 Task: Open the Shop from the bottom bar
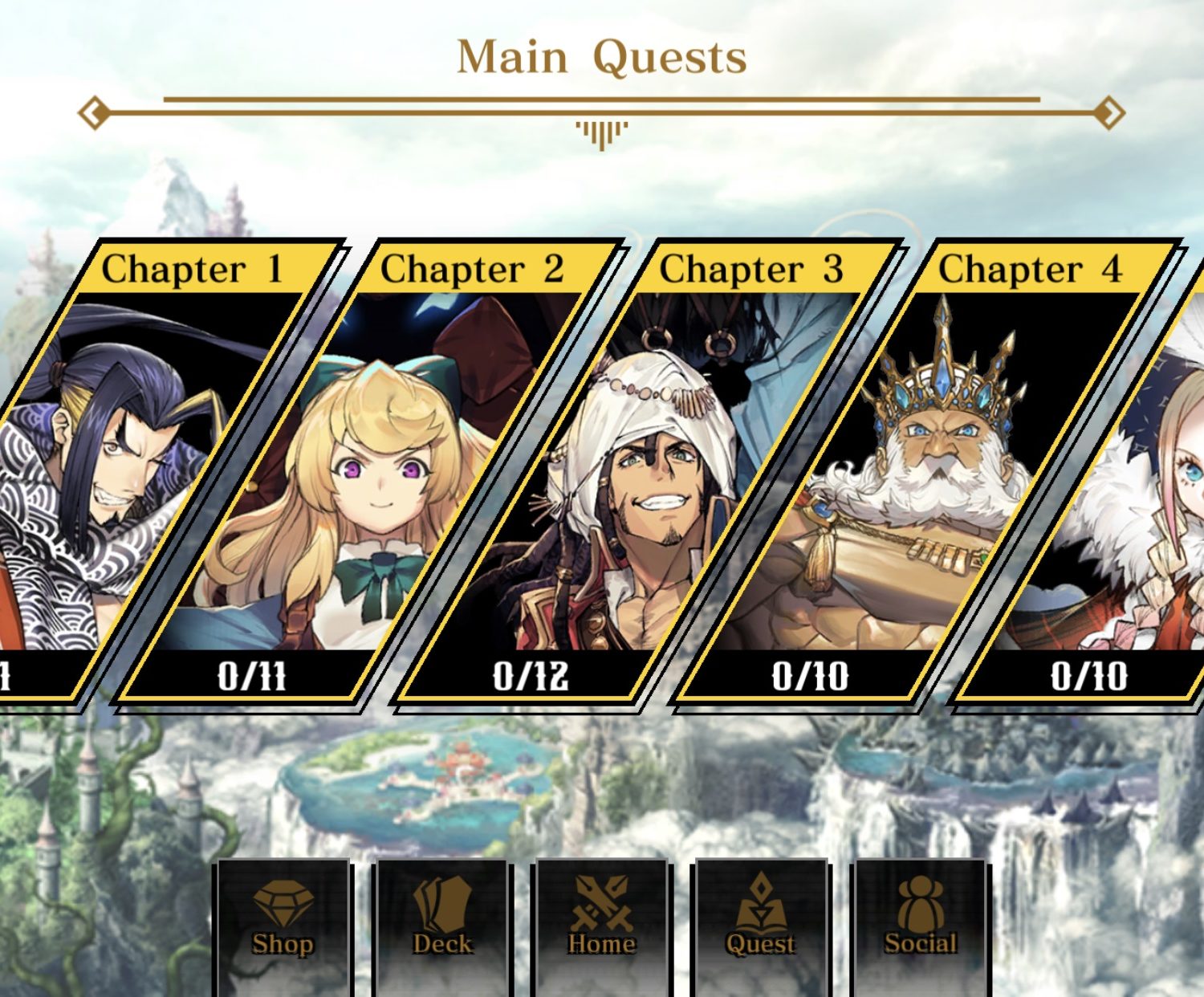(x=283, y=923)
